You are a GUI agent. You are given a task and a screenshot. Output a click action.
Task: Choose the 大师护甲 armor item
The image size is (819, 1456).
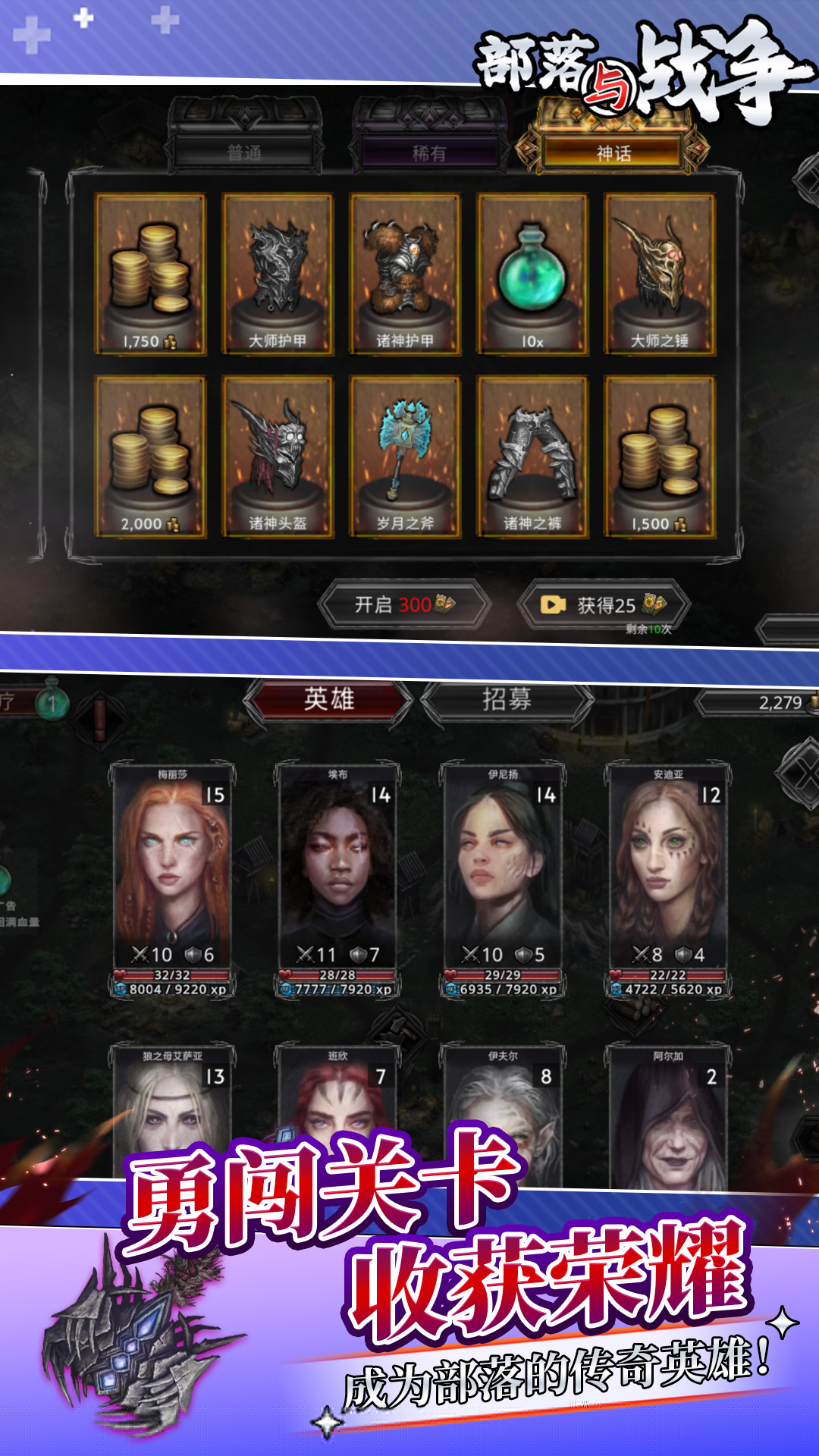pos(278,273)
